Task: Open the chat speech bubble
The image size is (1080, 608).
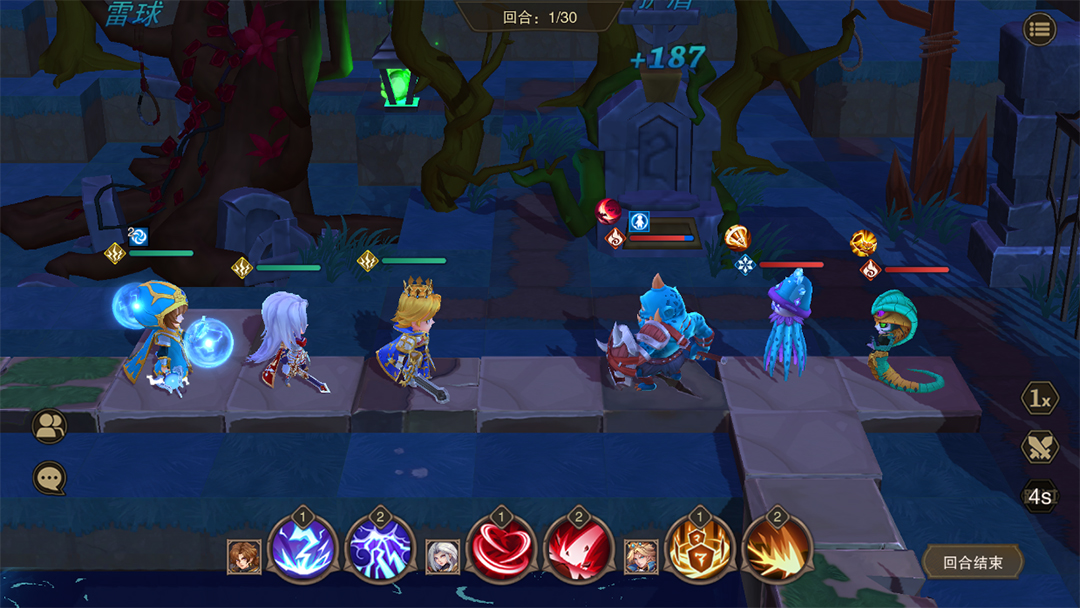Action: click(x=49, y=478)
